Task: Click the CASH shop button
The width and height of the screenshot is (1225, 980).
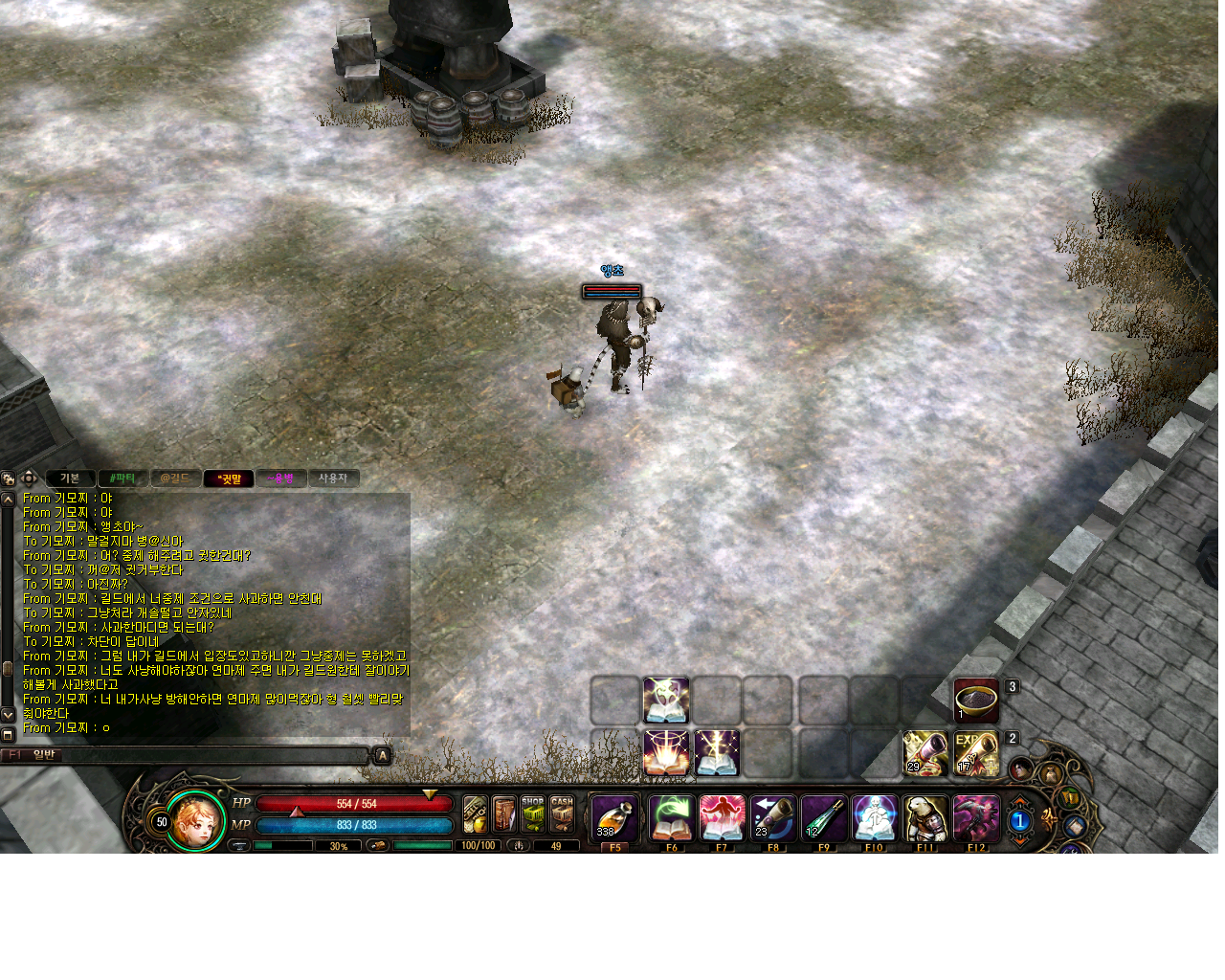Action: click(x=563, y=815)
